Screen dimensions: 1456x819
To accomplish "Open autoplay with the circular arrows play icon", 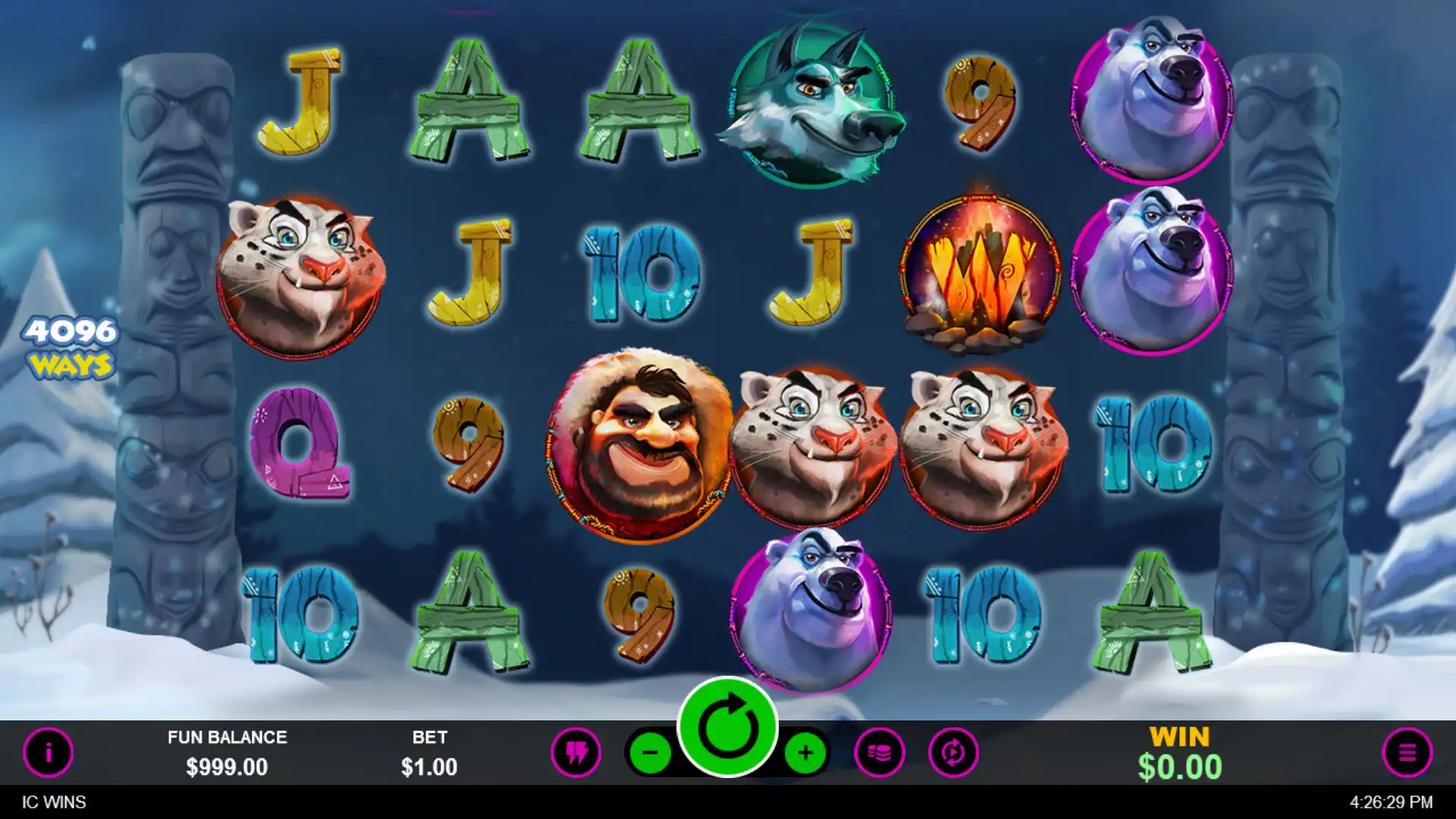I will pyautogui.click(x=953, y=752).
